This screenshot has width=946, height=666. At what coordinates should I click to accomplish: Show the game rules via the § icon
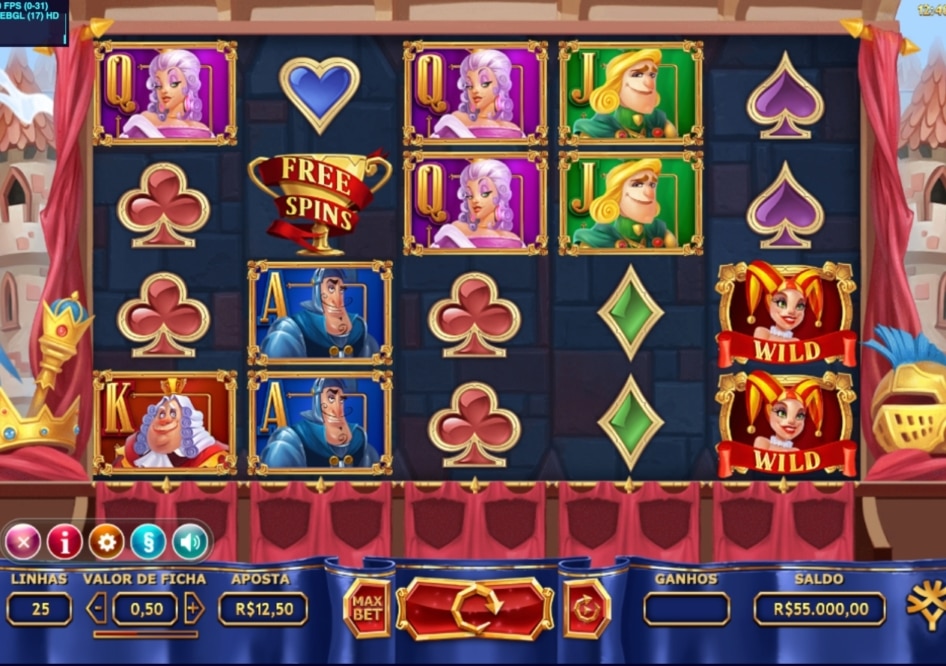148,542
